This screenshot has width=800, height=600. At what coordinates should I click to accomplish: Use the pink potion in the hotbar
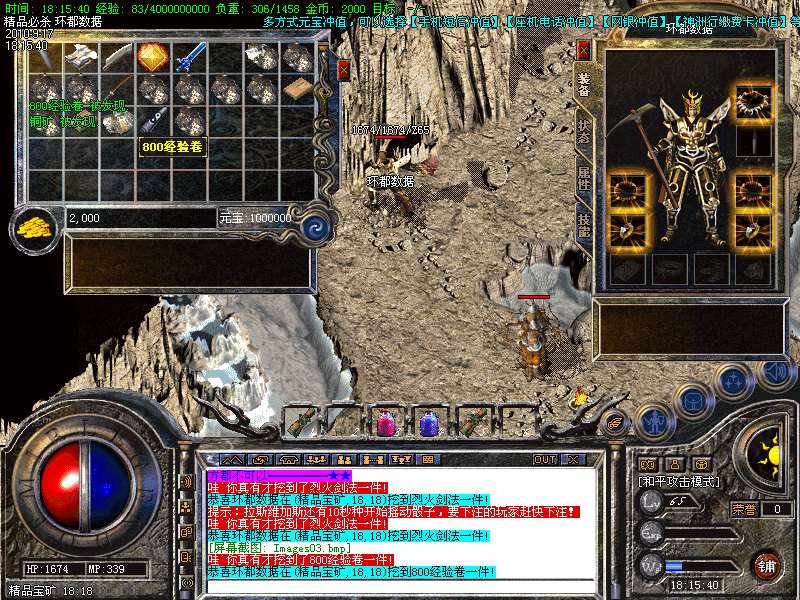385,423
